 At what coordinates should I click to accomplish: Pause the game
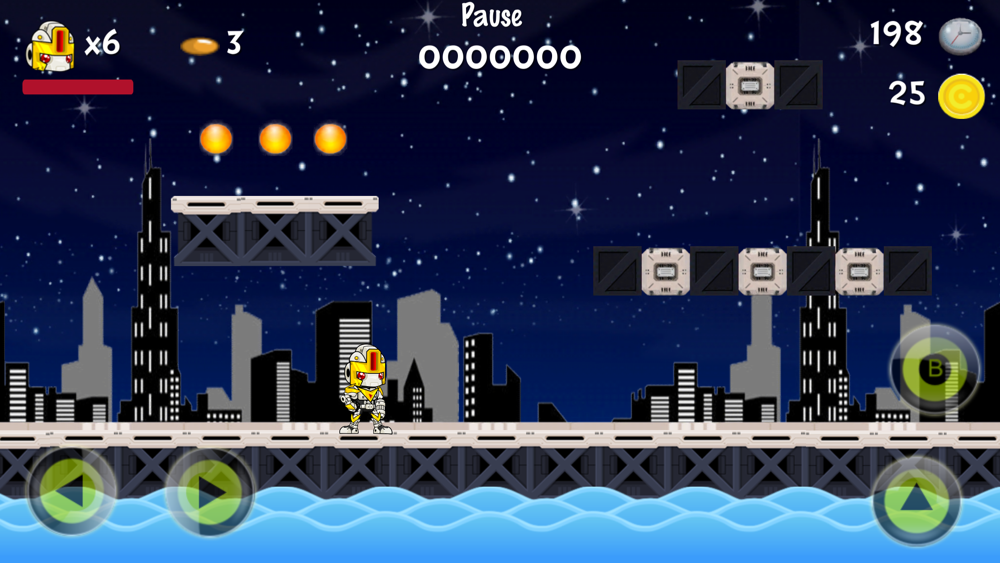(x=491, y=17)
